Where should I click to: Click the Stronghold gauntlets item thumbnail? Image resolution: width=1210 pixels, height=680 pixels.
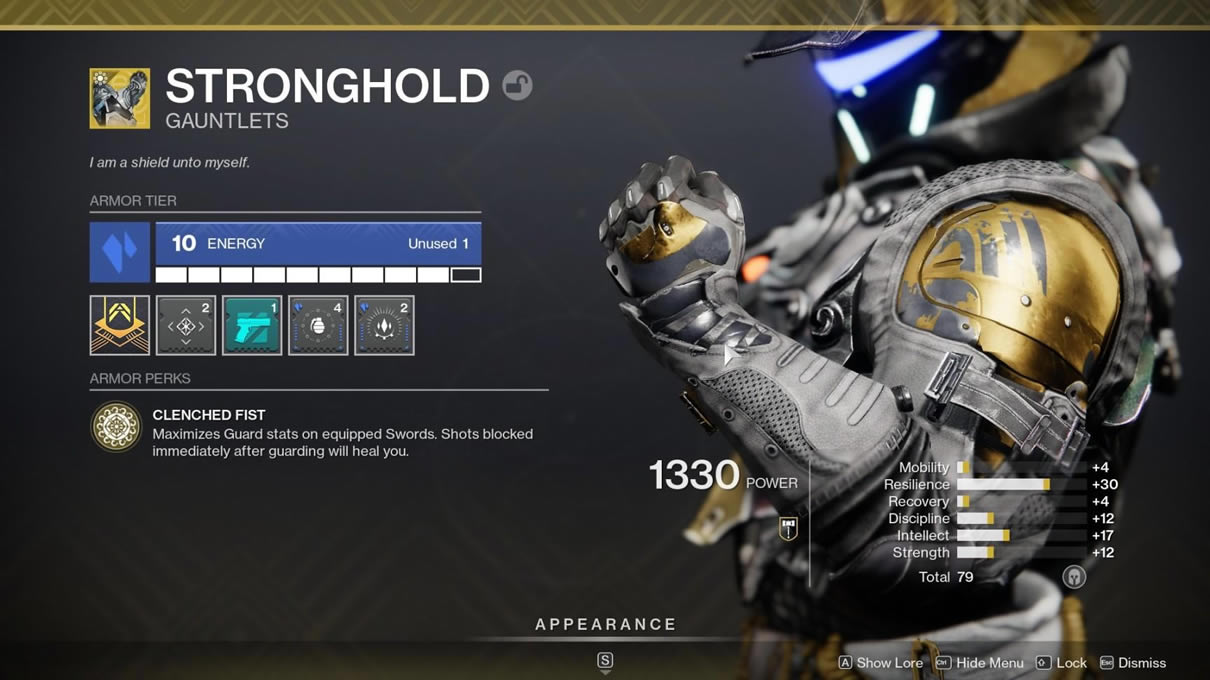(120, 98)
